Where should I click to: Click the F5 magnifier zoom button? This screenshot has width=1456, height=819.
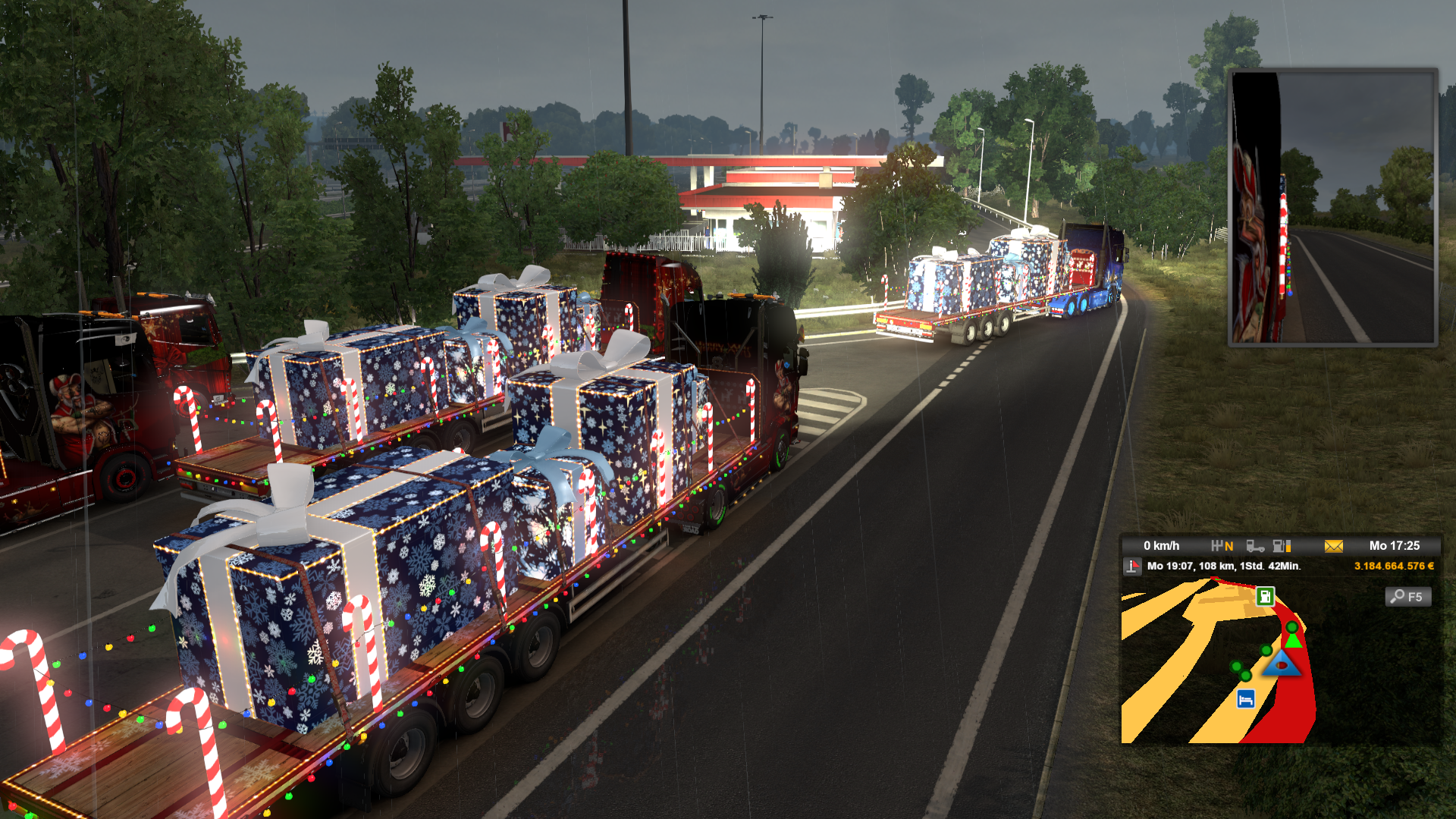[x=1408, y=597]
